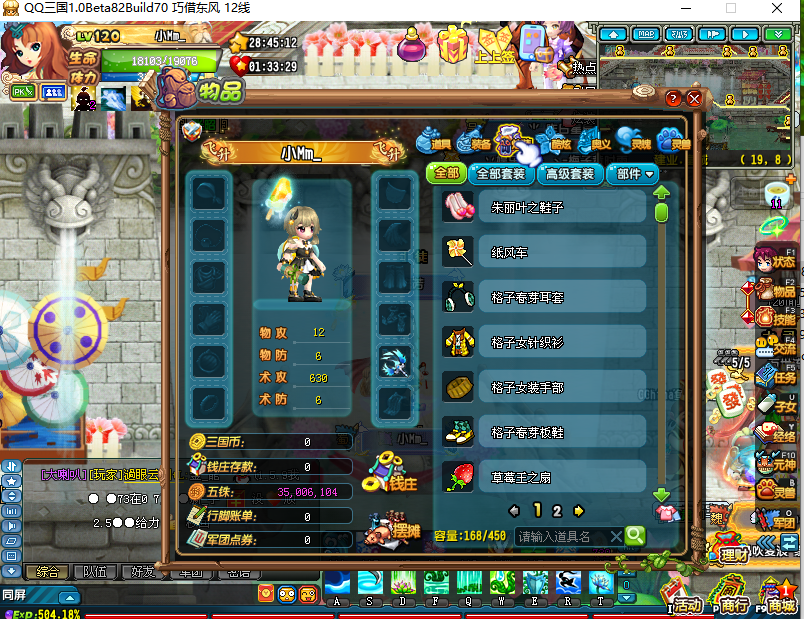
Task: Go to page 2 of the item list
Action: (557, 510)
